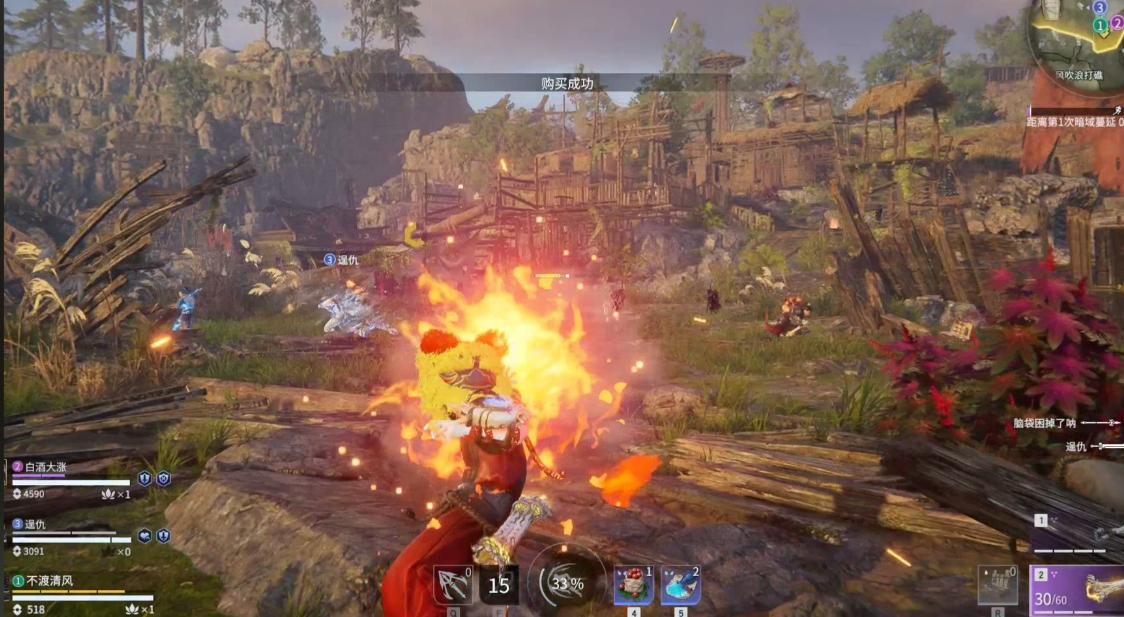
Task: Select own entry 不渡清风 in squad list
Action: tap(50, 581)
